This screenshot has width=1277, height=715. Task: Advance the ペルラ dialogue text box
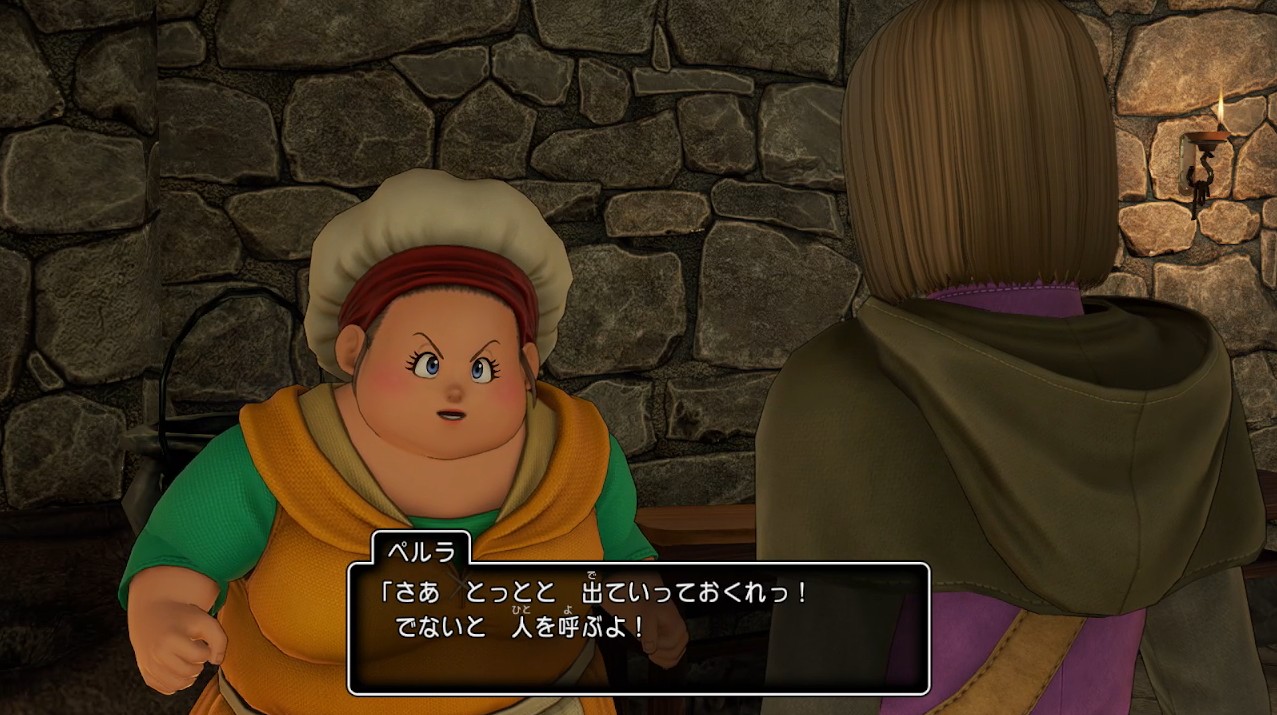tap(638, 628)
